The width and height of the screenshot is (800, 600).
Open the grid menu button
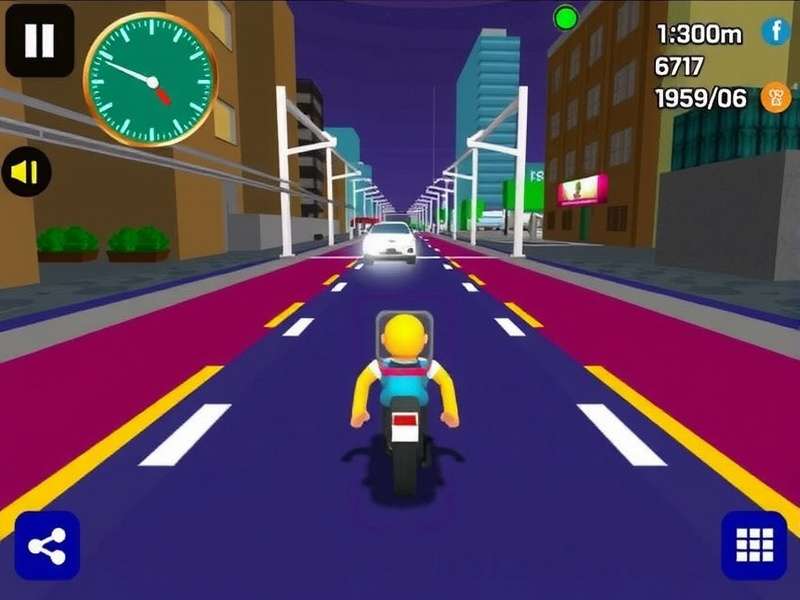(x=753, y=545)
